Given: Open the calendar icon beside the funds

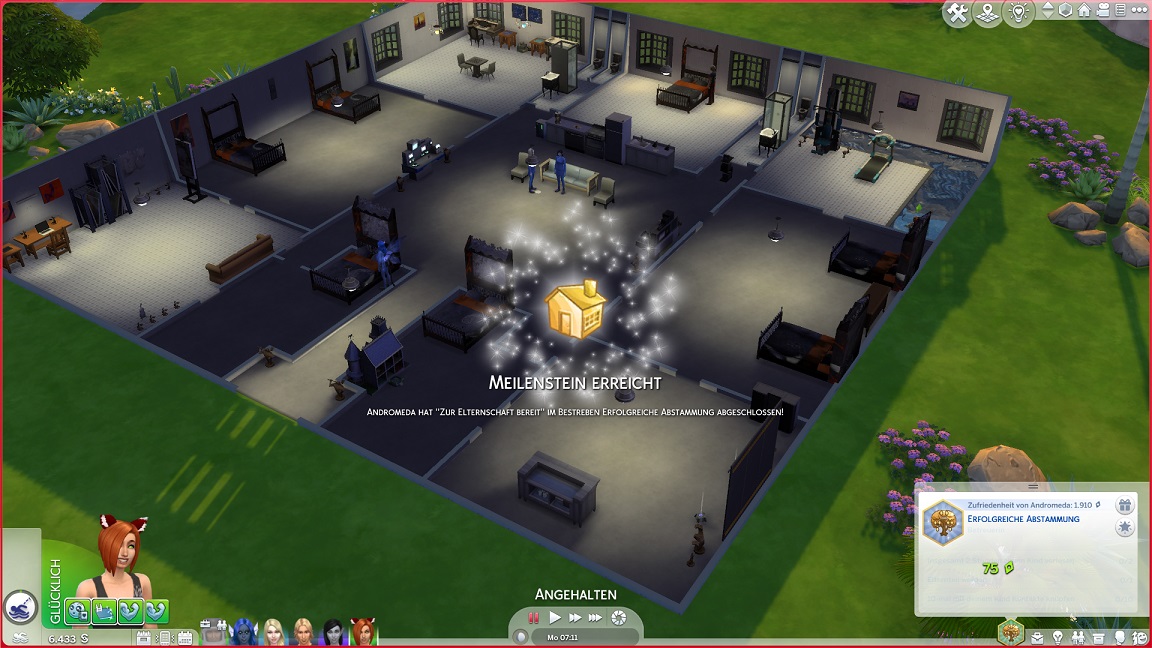Looking at the screenshot, I should click(144, 637).
